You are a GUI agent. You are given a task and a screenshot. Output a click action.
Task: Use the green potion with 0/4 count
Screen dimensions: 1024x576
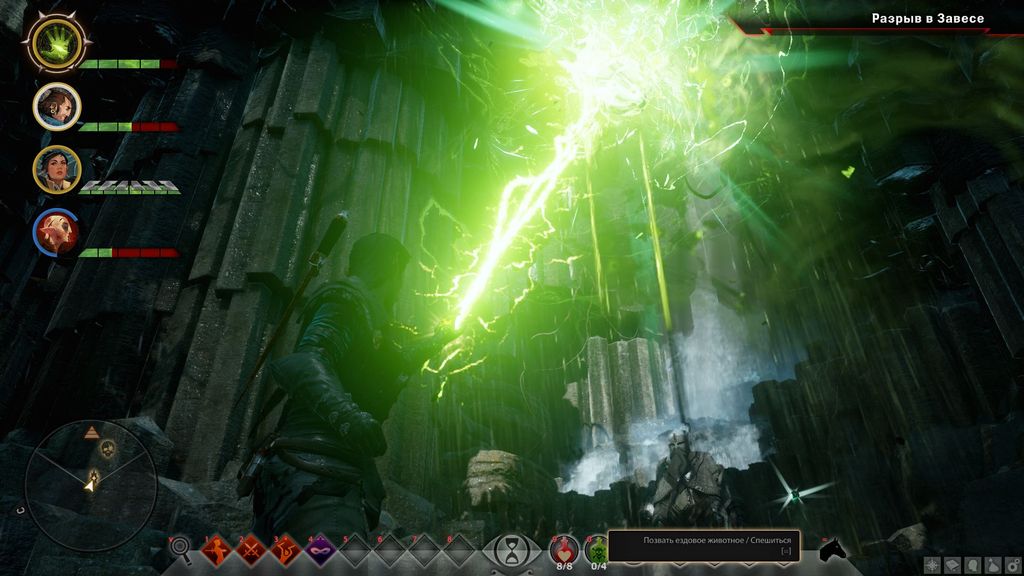click(x=597, y=547)
